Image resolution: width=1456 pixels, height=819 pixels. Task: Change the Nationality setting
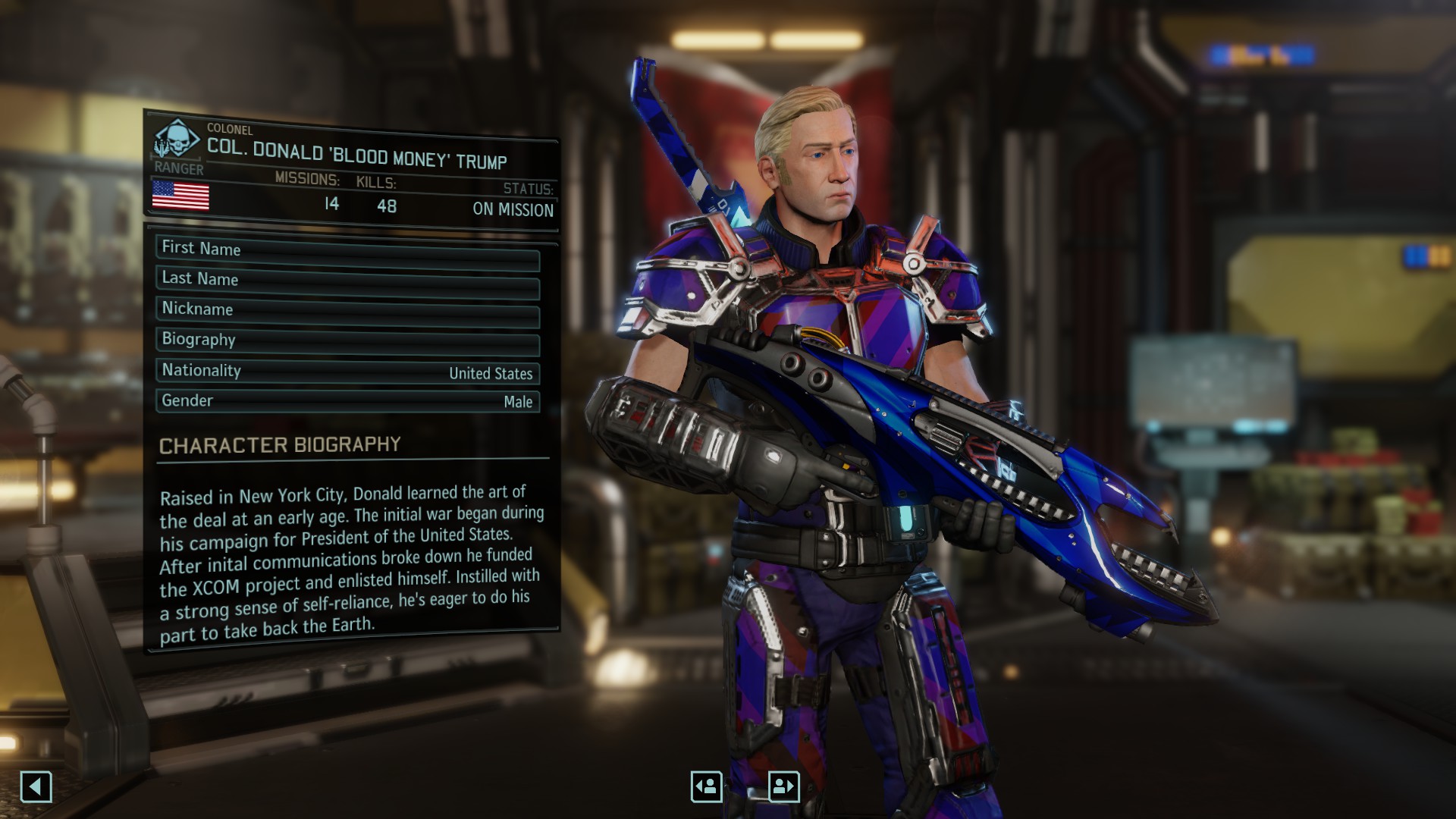tap(347, 372)
